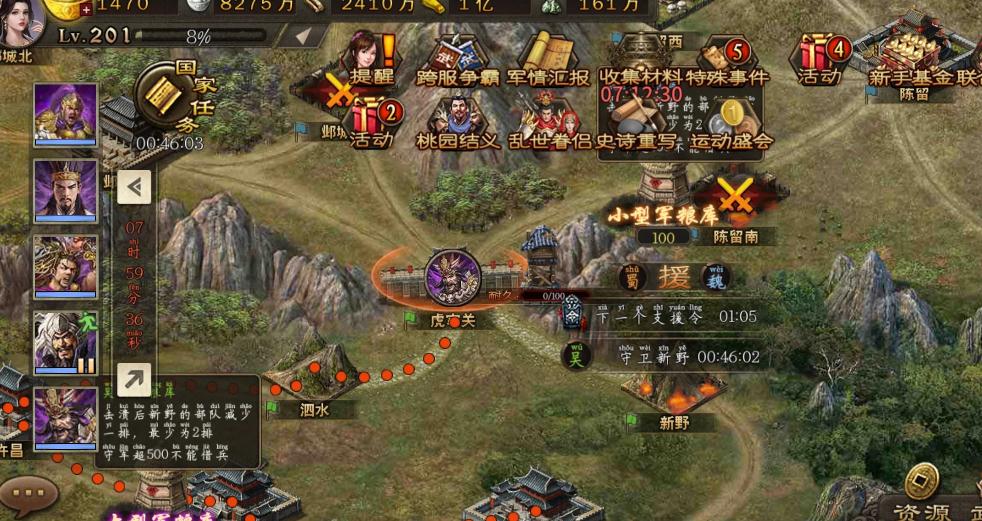The image size is (982, 521).
Task: Click the player avatar portrait
Action: pyautogui.click(x=20, y=22)
